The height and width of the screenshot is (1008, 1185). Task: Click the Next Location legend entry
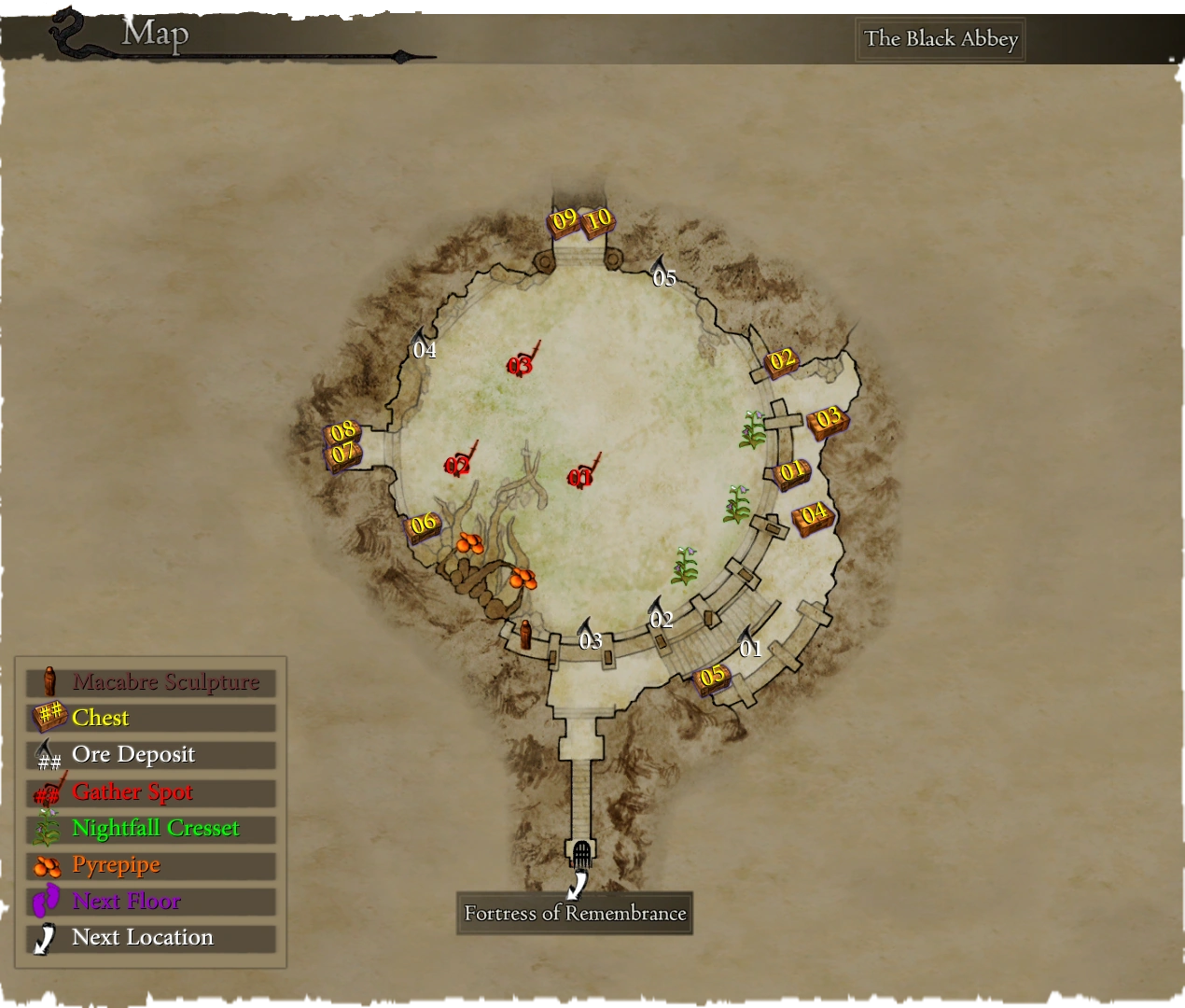[x=150, y=938]
